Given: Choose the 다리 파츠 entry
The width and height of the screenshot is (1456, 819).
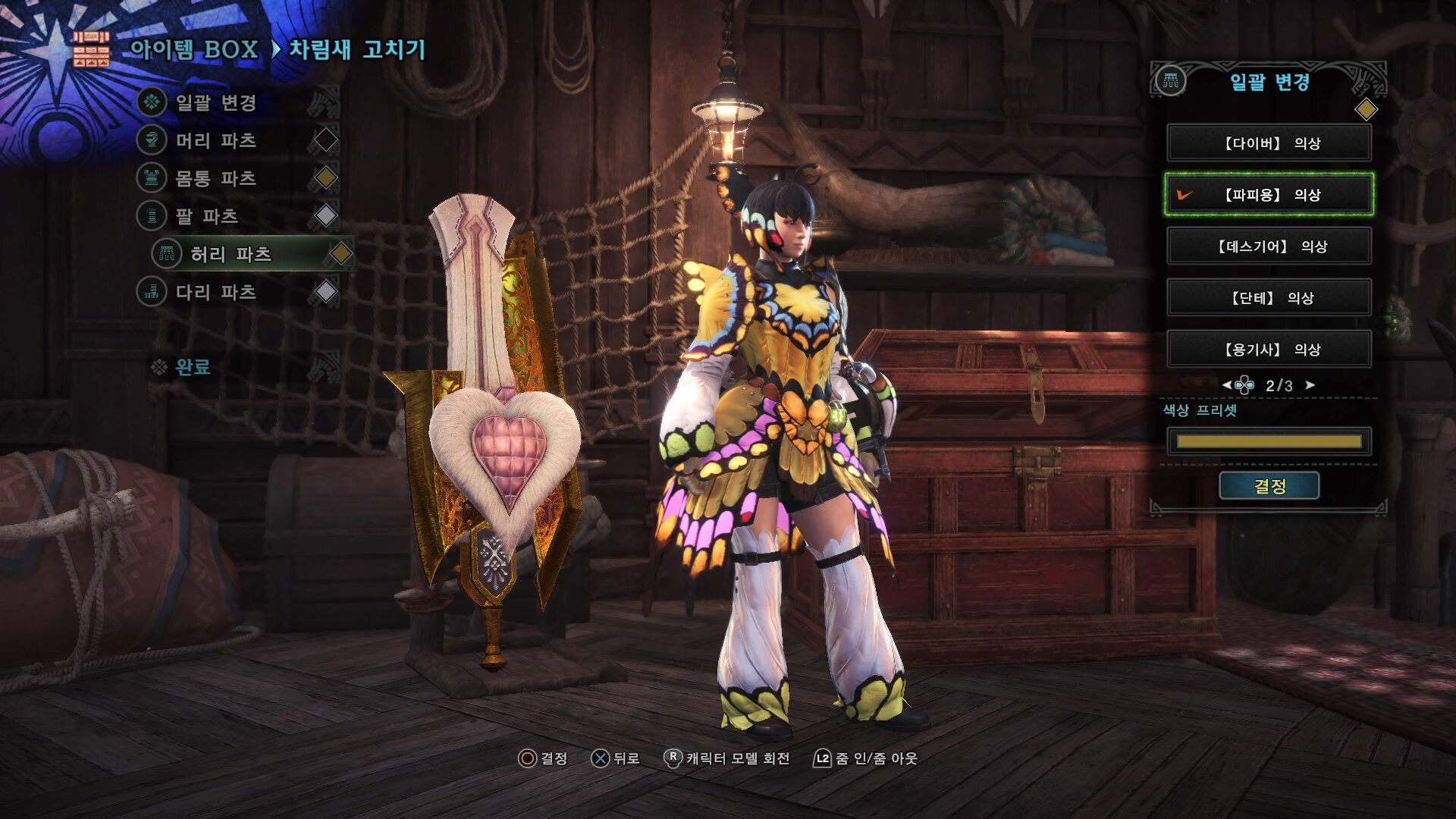Looking at the screenshot, I should point(216,292).
